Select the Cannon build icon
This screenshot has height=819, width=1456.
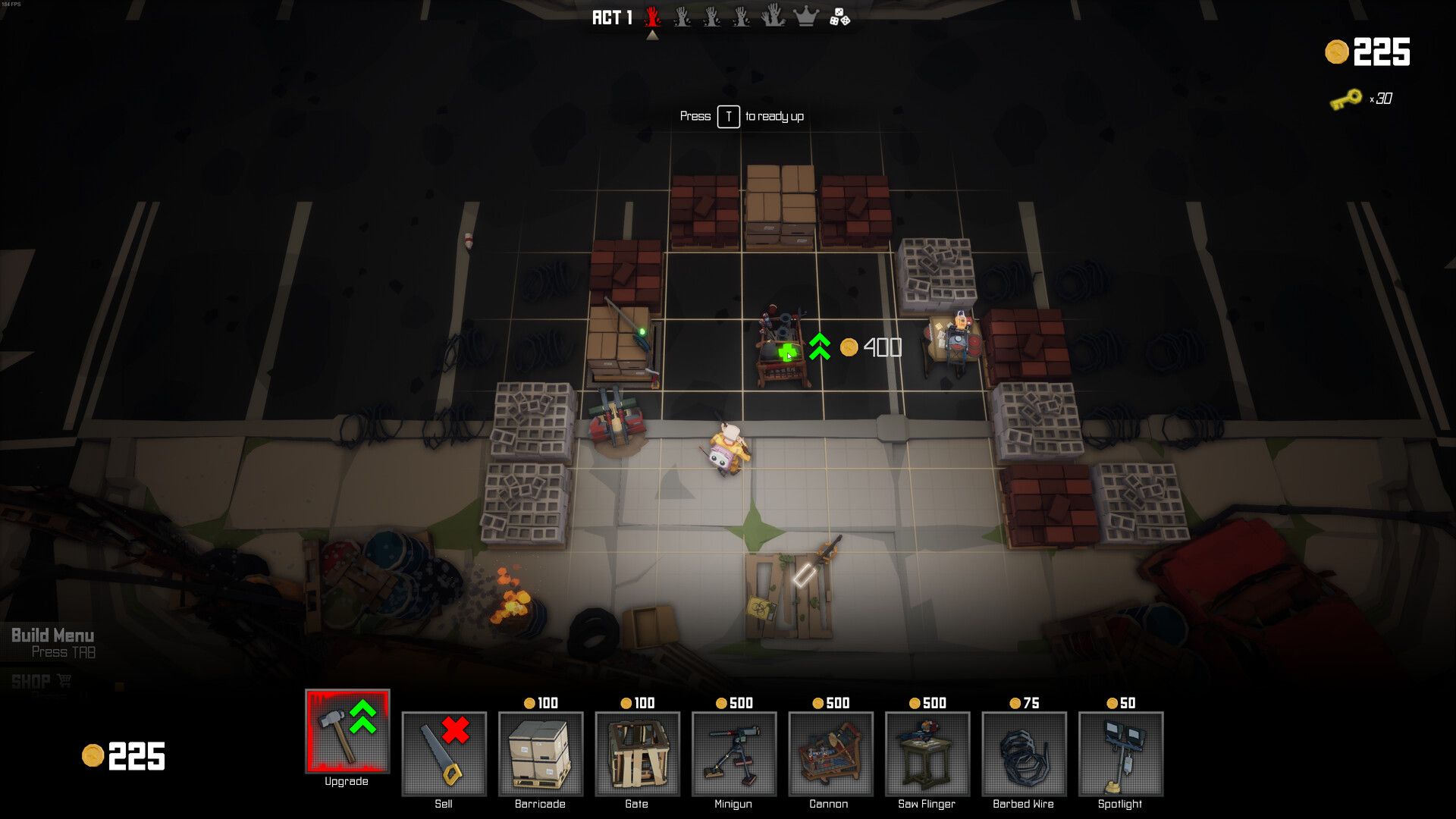(x=830, y=755)
